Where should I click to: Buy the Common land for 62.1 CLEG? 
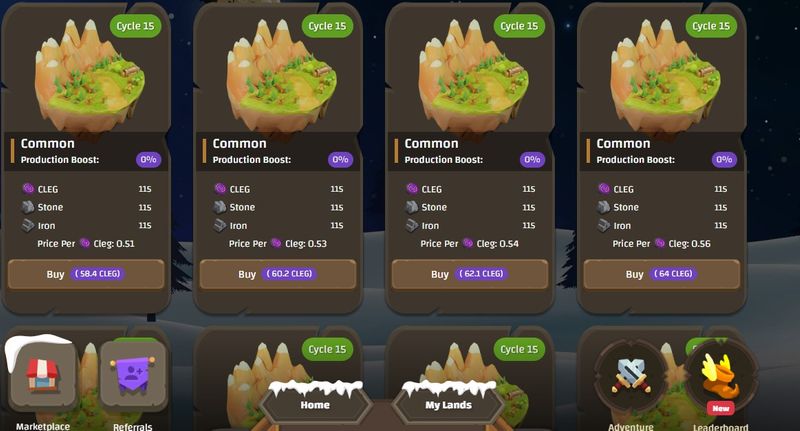click(x=469, y=274)
